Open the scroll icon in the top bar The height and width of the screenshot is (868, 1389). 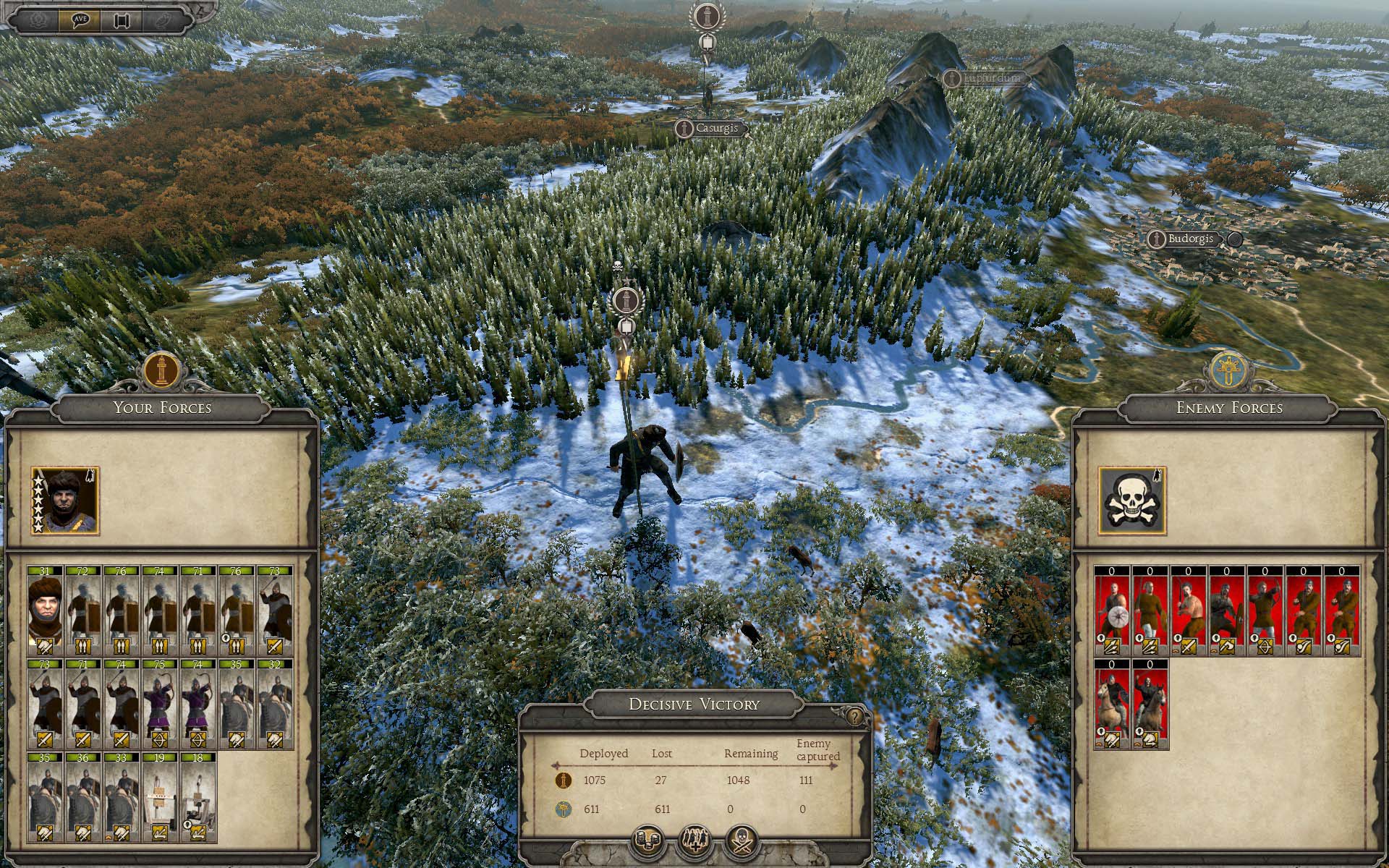pyautogui.click(x=122, y=20)
